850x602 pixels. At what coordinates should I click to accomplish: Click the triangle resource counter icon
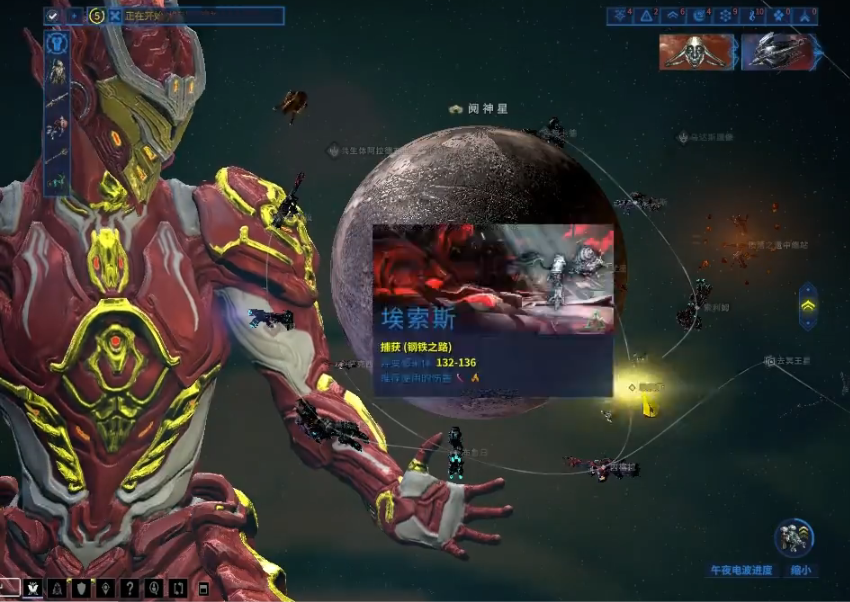(x=645, y=15)
